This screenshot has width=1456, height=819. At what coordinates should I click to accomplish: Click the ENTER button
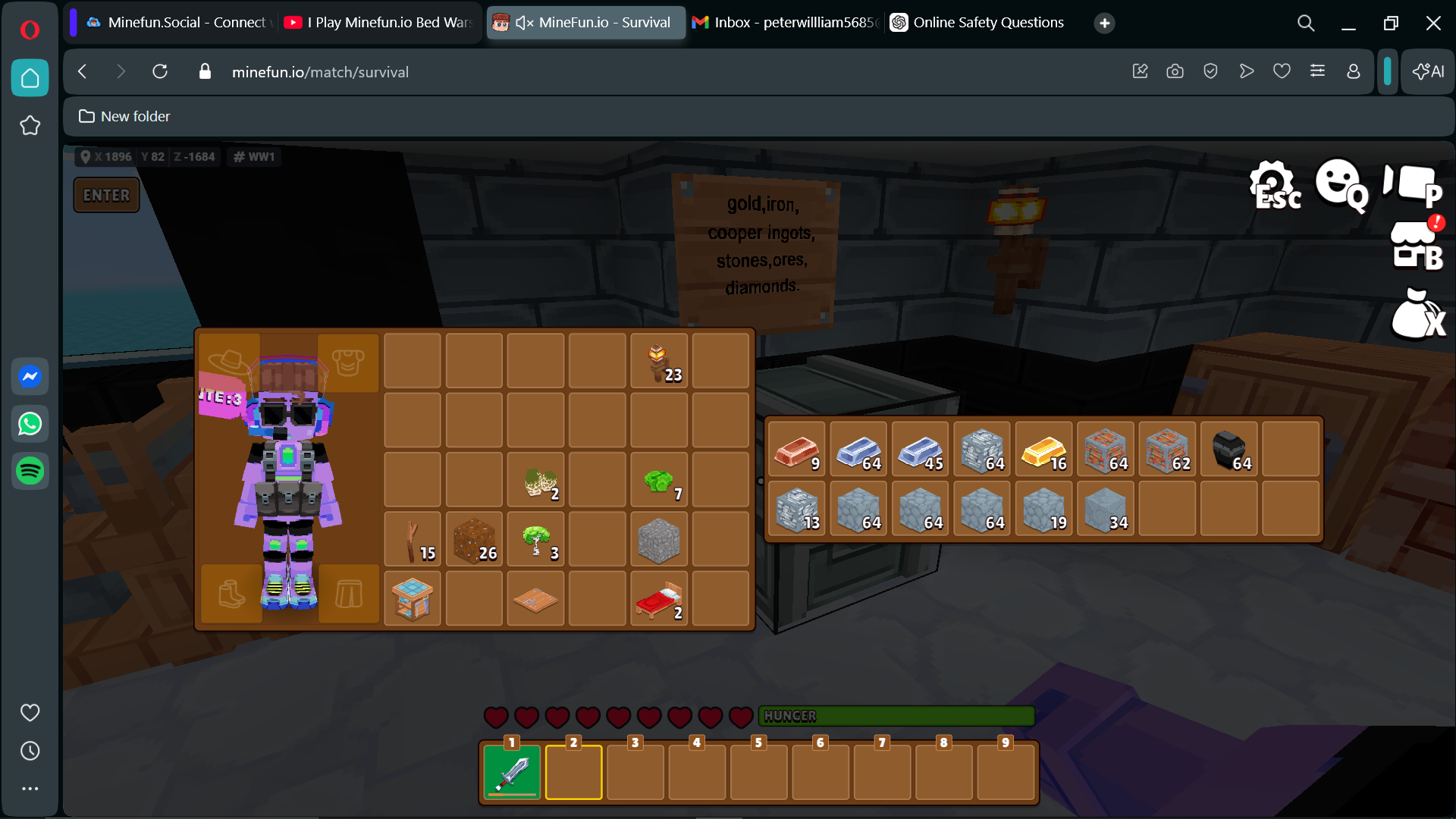point(106,195)
